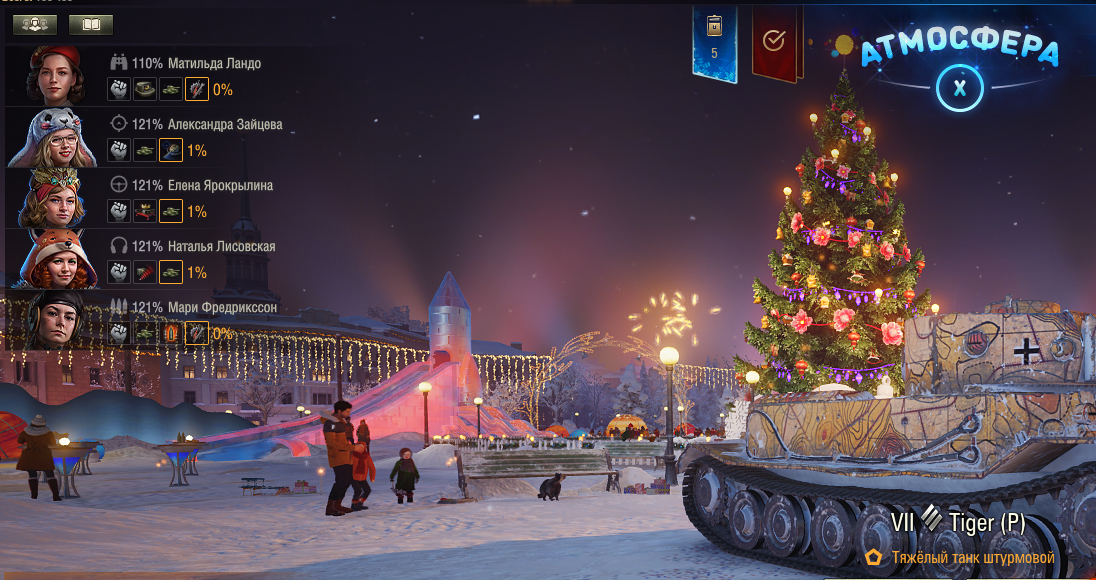
Task: Click Наталья Лисовская's portrait in the fox hood
Action: [56, 258]
